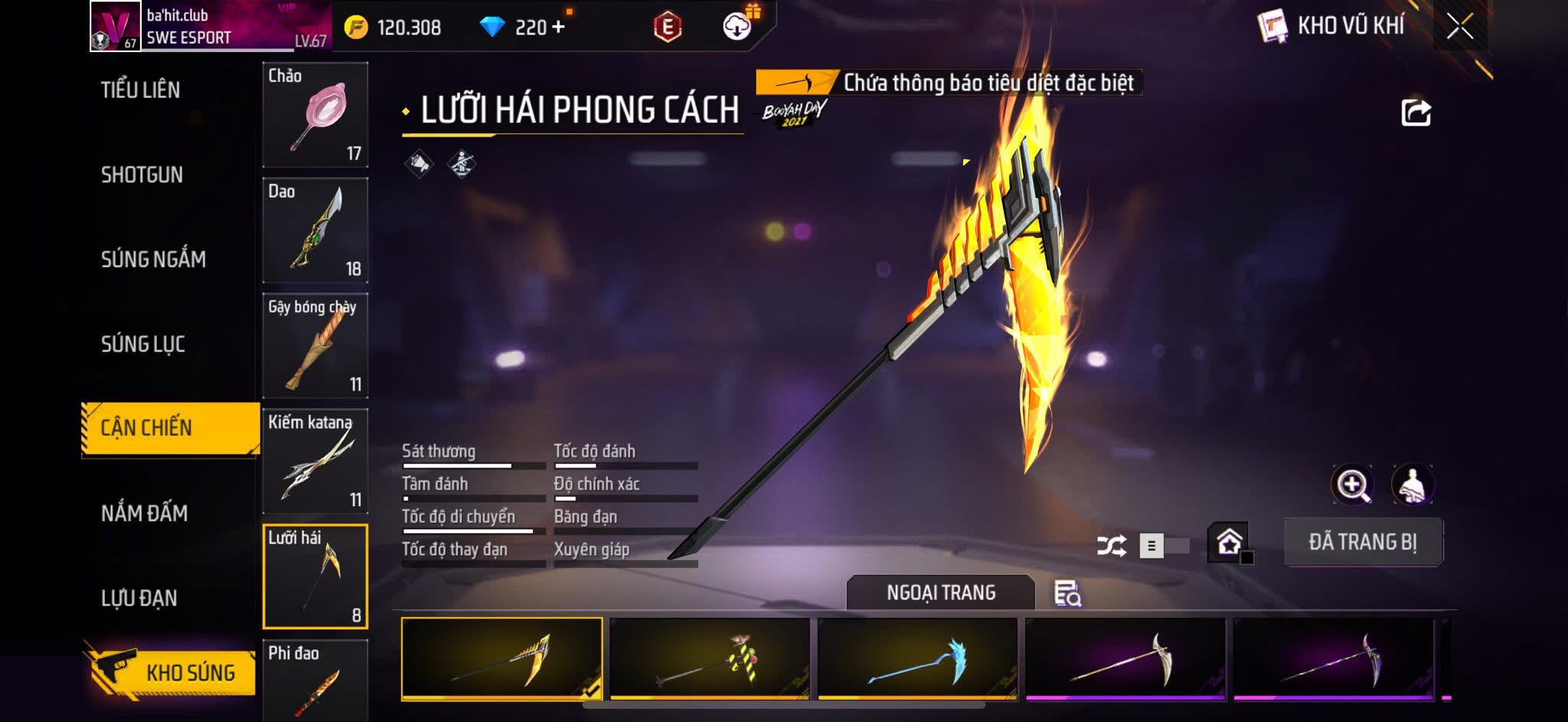Choose the Gậy bóng chày bat tile
Viewport: 1568px width, 722px height.
[x=315, y=346]
